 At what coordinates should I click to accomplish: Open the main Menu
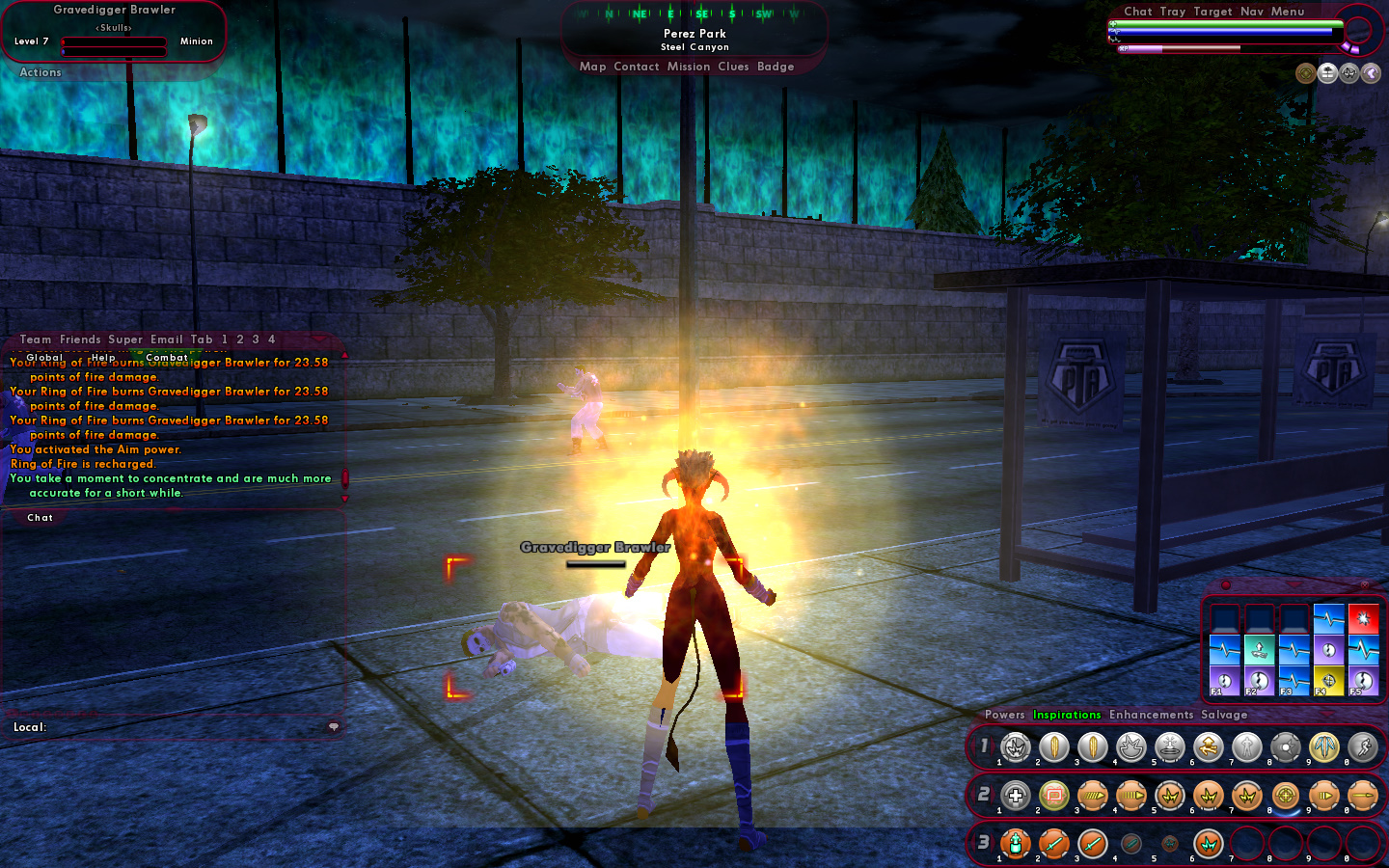tap(1287, 12)
